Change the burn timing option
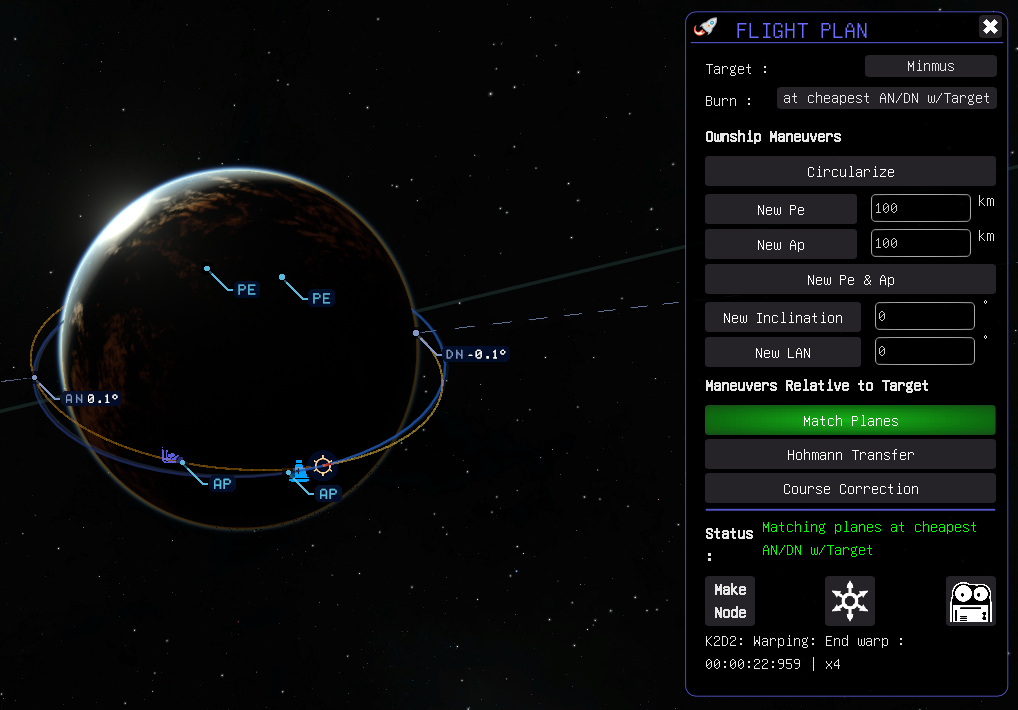1018x710 pixels. (x=886, y=98)
